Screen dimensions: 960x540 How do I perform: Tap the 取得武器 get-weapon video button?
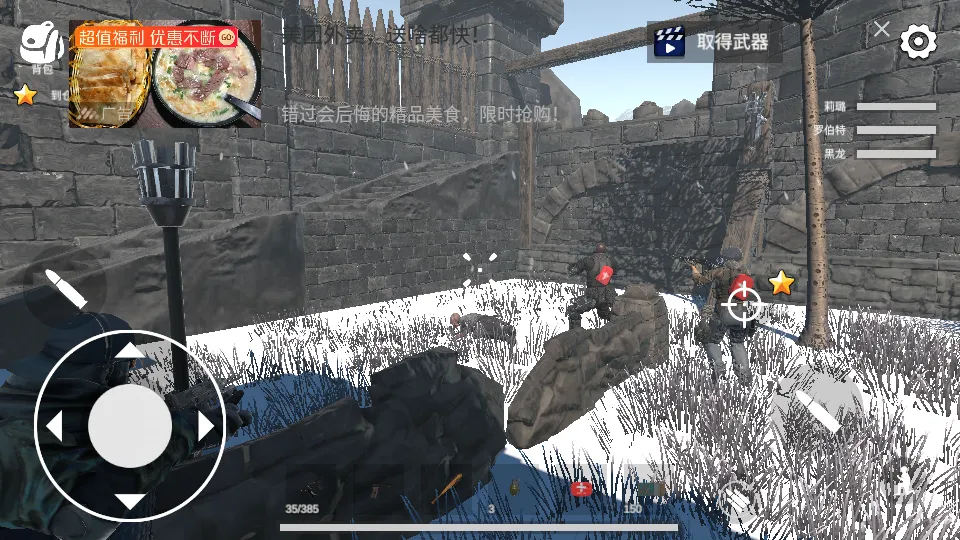tap(714, 41)
